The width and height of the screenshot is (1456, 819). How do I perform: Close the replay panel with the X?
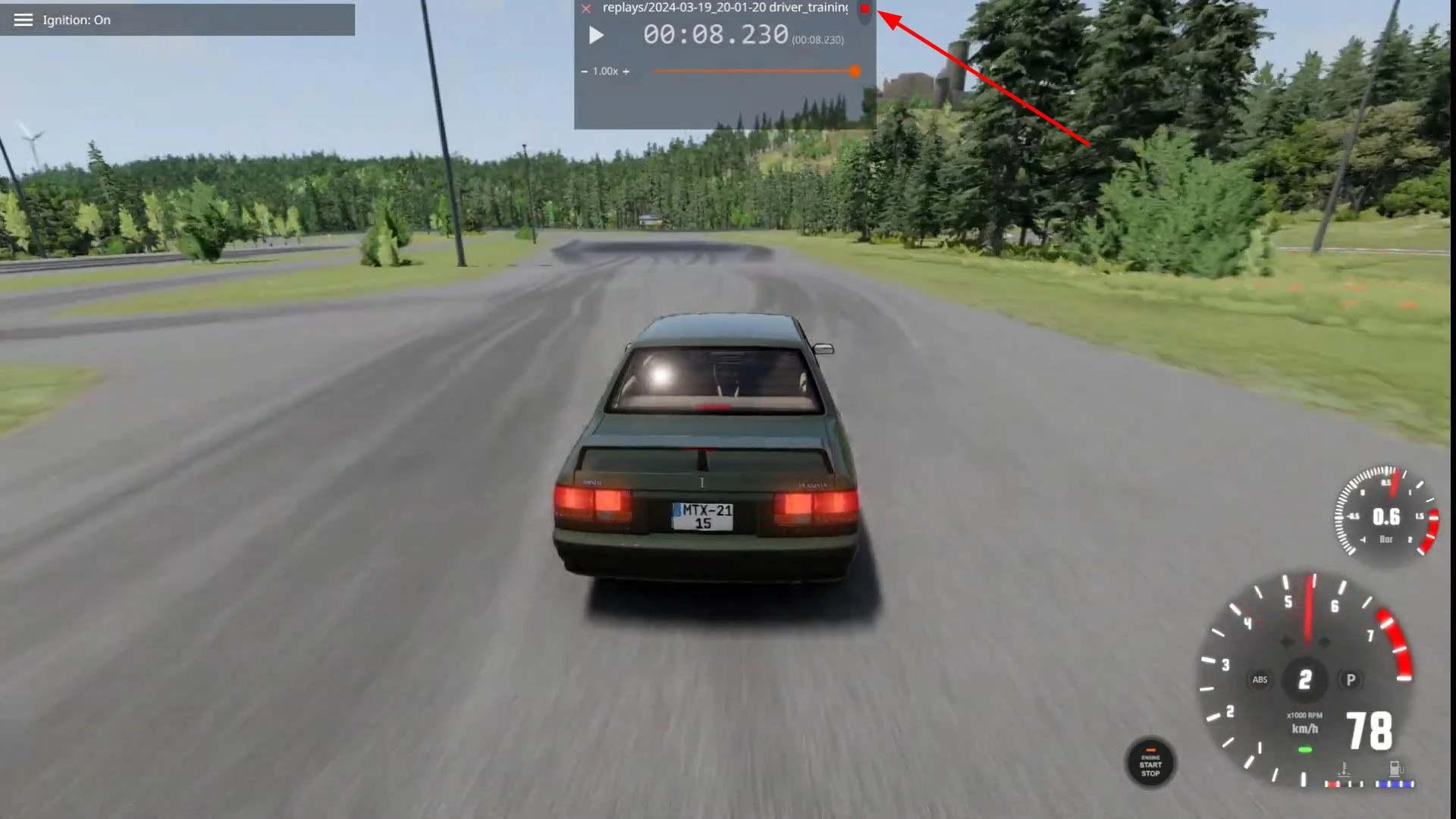[x=585, y=8]
